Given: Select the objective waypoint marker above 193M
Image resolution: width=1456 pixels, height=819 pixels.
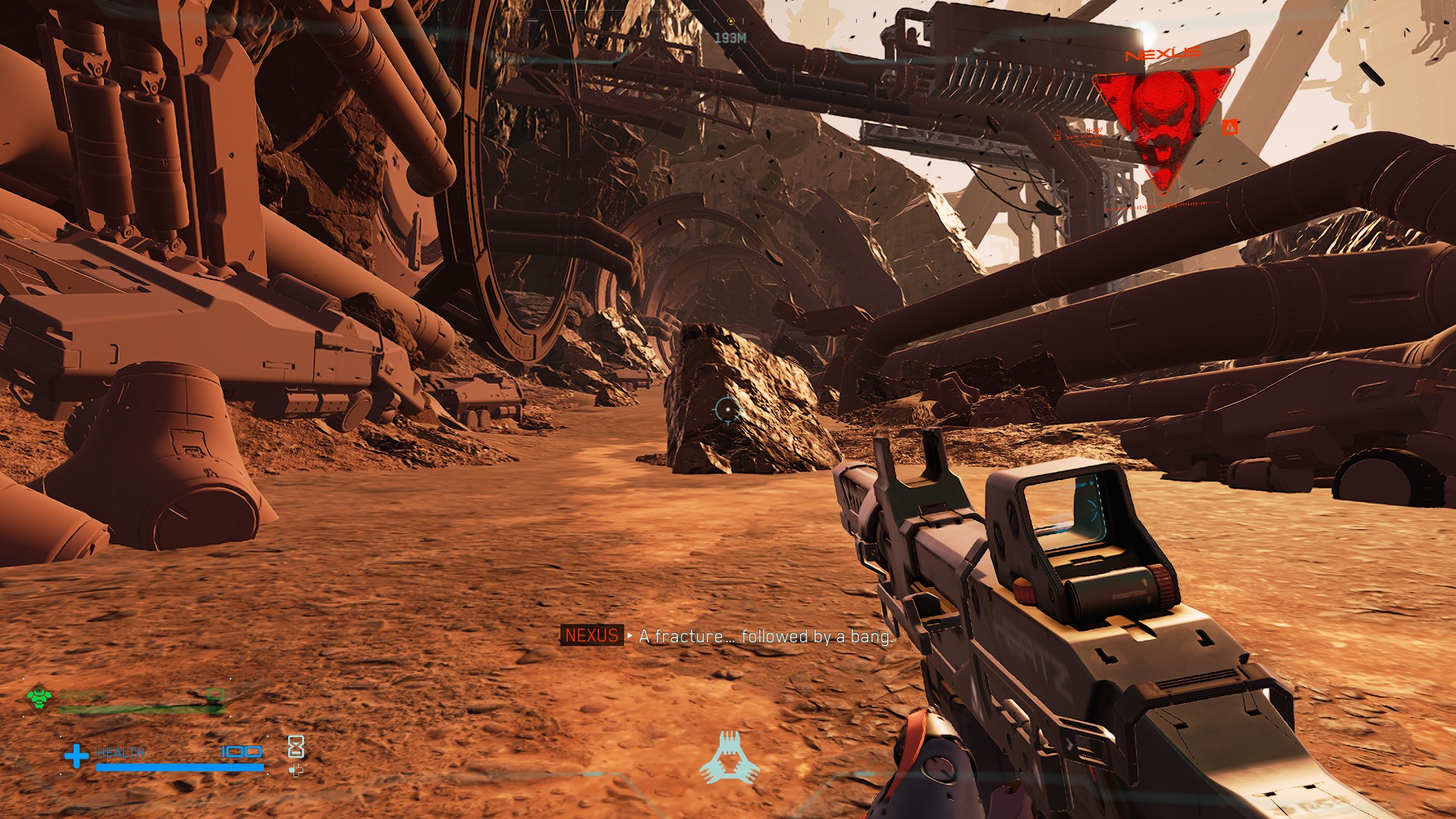Looking at the screenshot, I should point(731,21).
